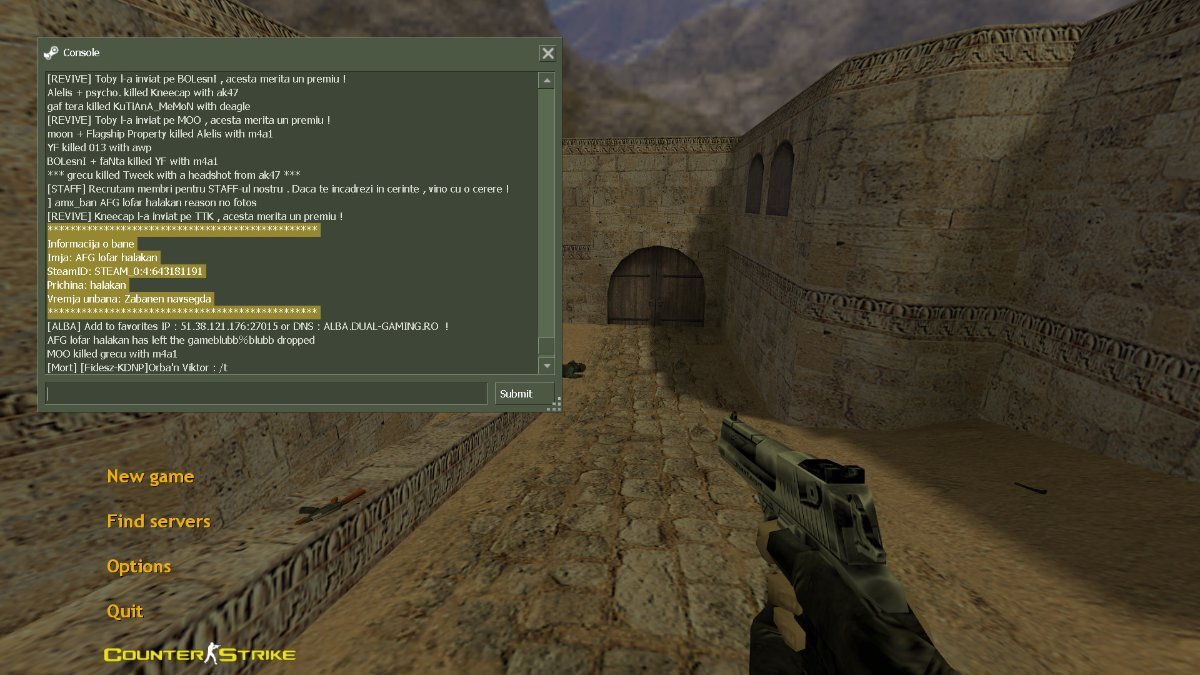Click the console scrollbar down arrow
Screen dimensions: 1200x675
coord(546,366)
